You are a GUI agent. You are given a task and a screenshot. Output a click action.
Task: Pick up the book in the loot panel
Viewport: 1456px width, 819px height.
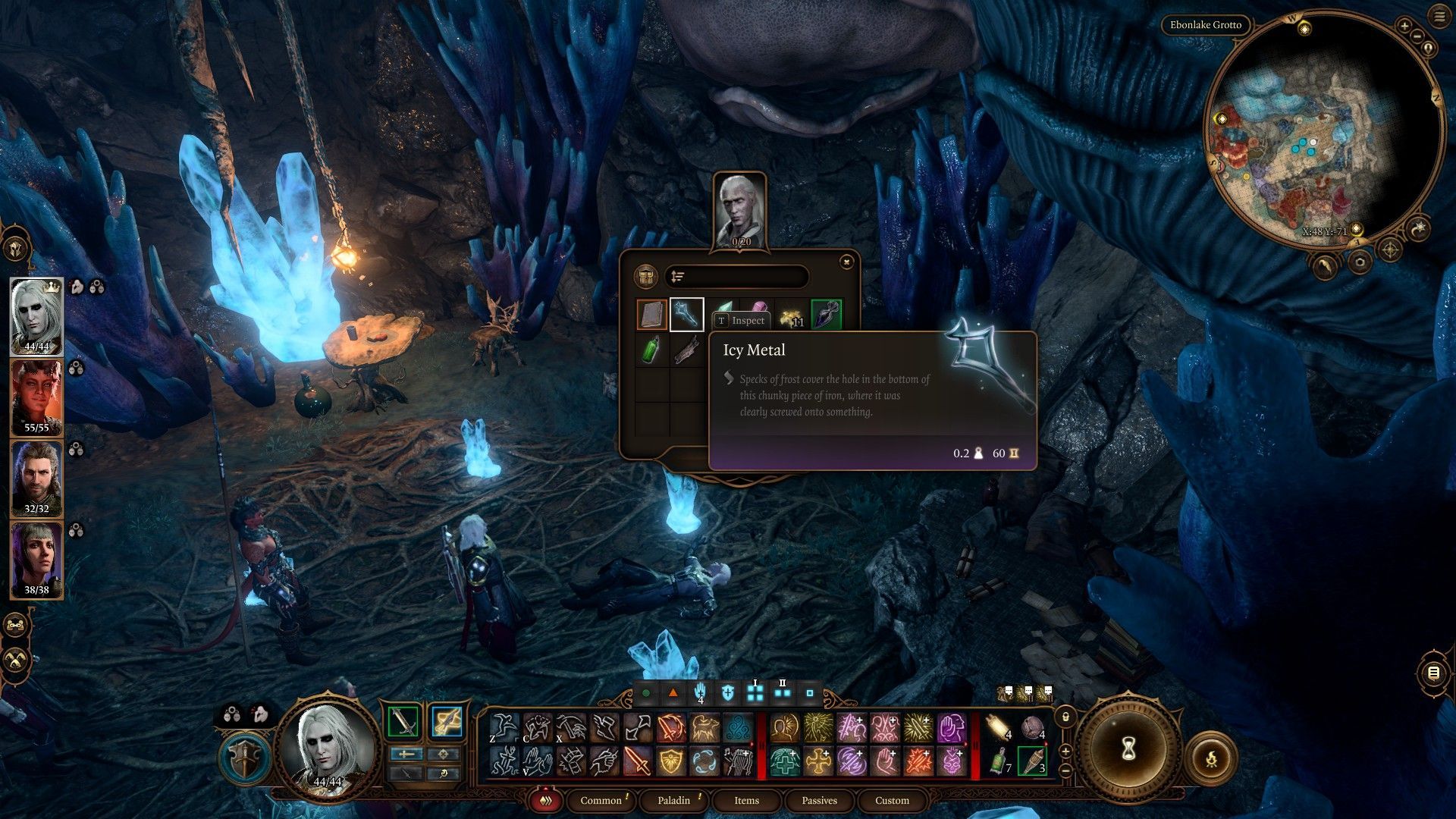tap(651, 315)
